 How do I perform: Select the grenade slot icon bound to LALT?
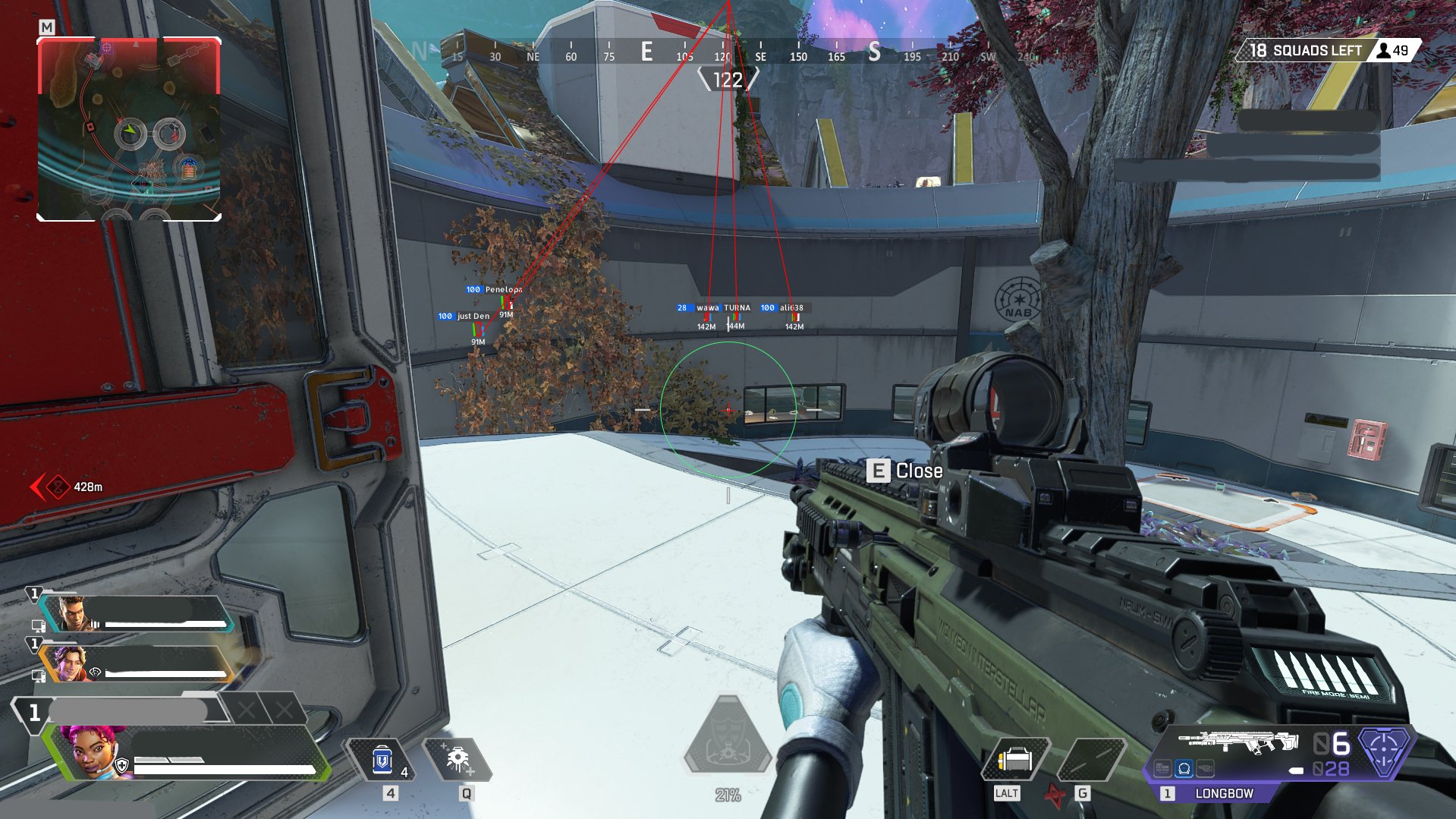[1017, 759]
